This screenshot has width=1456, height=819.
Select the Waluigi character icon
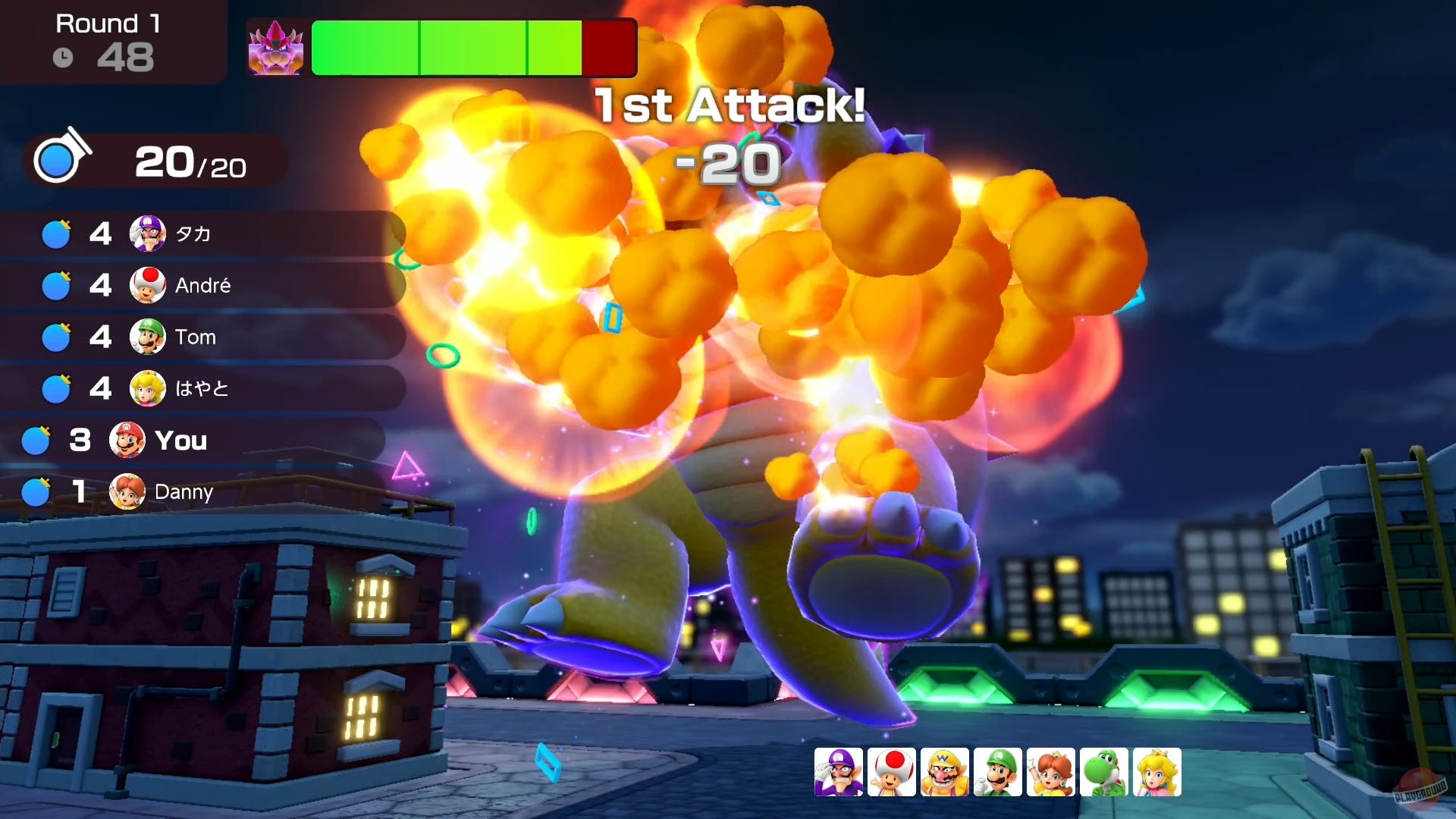[x=839, y=771]
